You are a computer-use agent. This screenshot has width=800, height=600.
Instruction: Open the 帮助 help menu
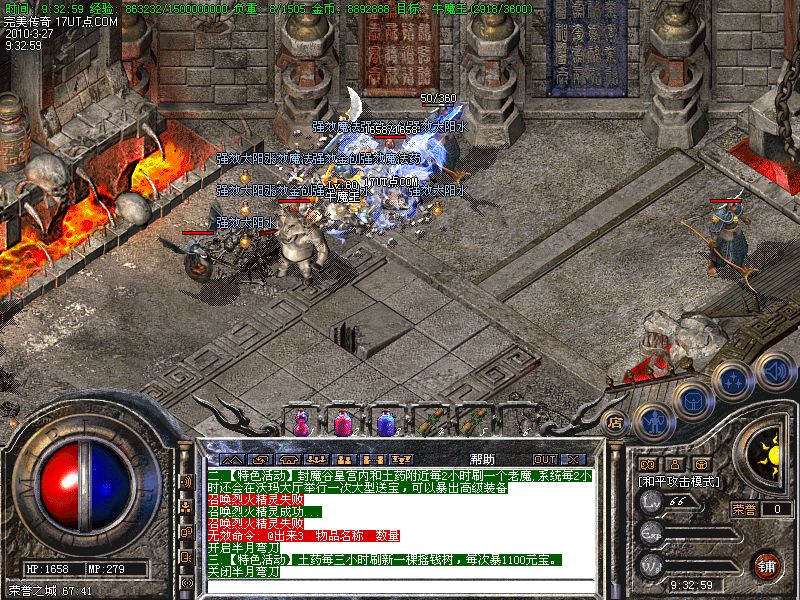coord(481,459)
